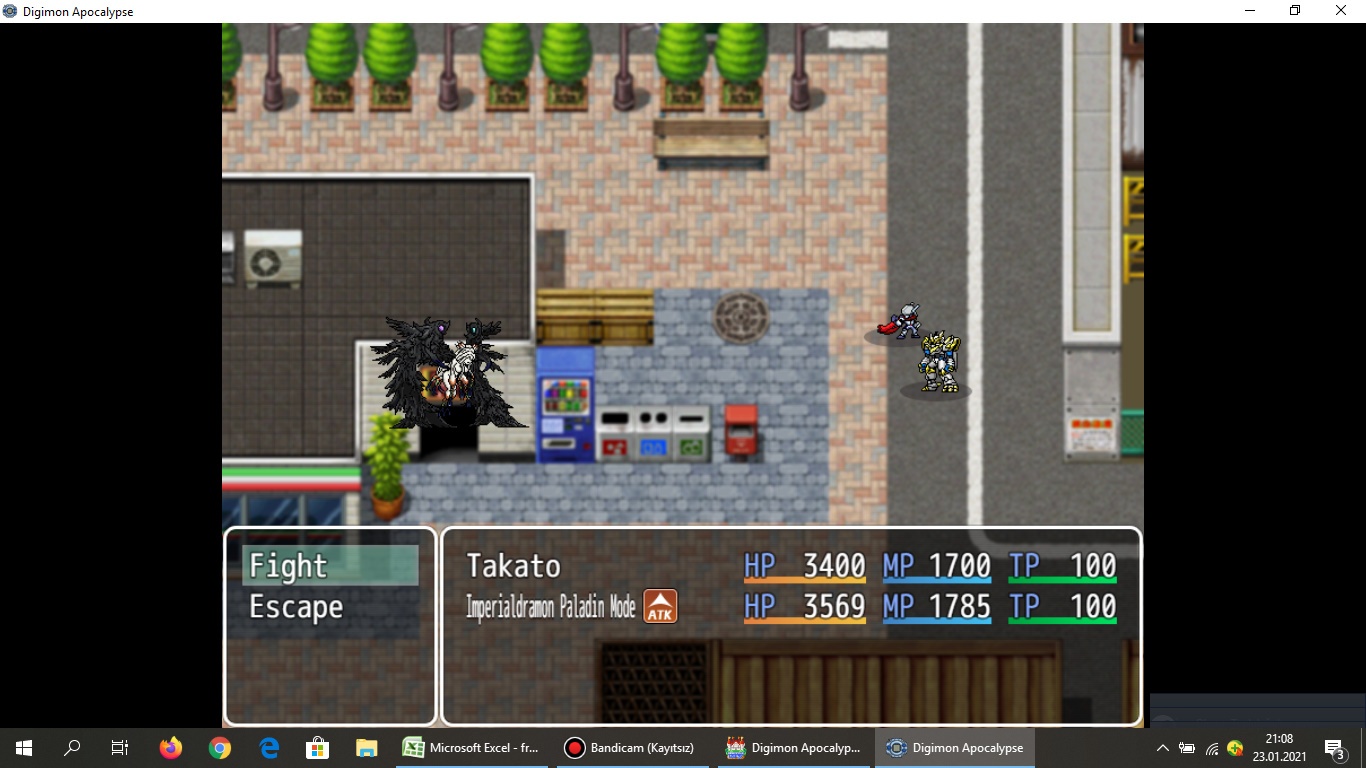
Task: Open Microsoft Edge from the taskbar
Action: tap(268, 747)
